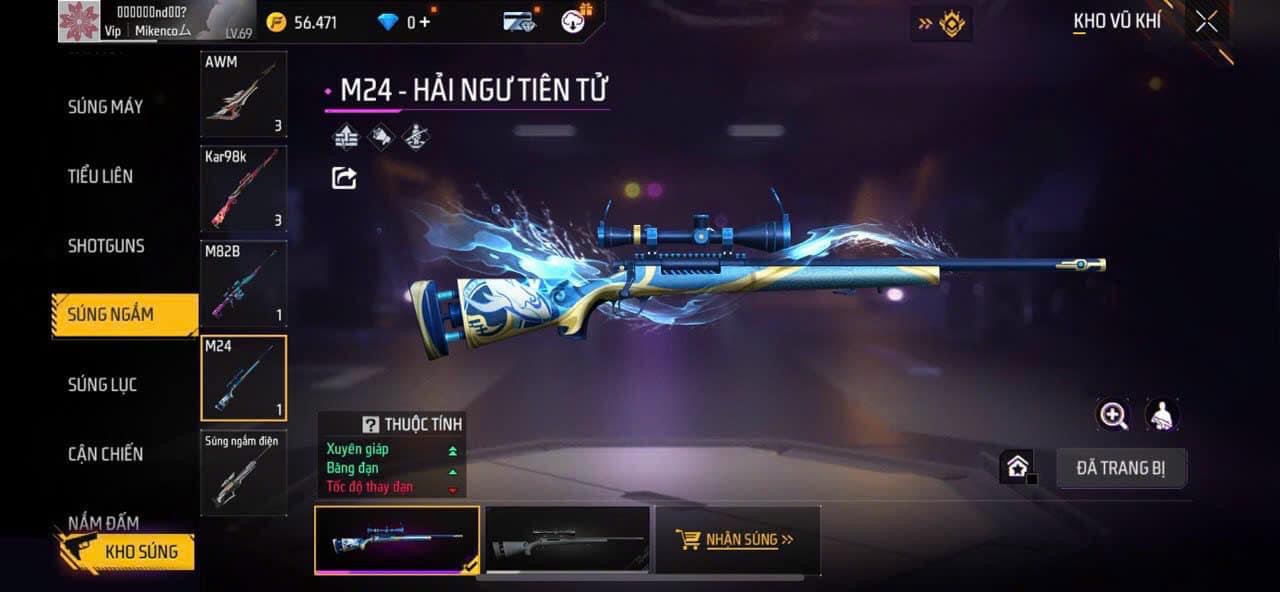Add diamonds with the plus button

[425, 22]
